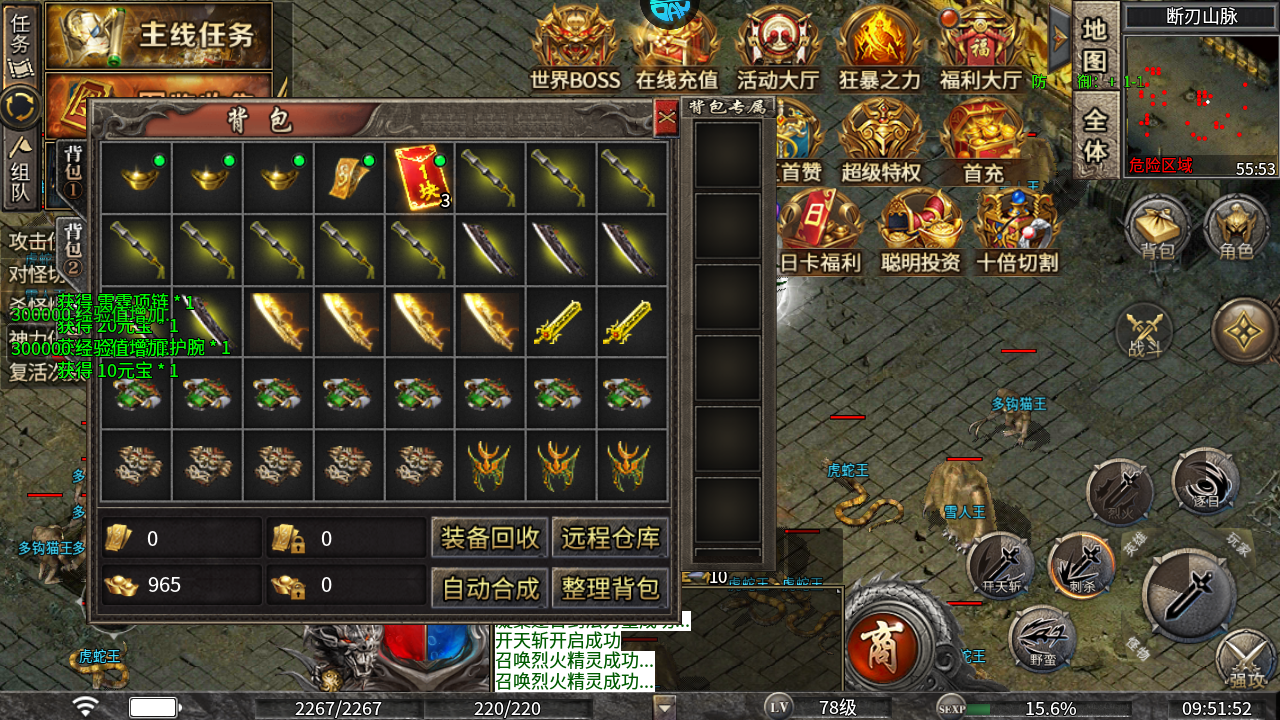Open the 聪明投资 investment icon
Screen dimensions: 1280x720
pyautogui.click(x=920, y=230)
